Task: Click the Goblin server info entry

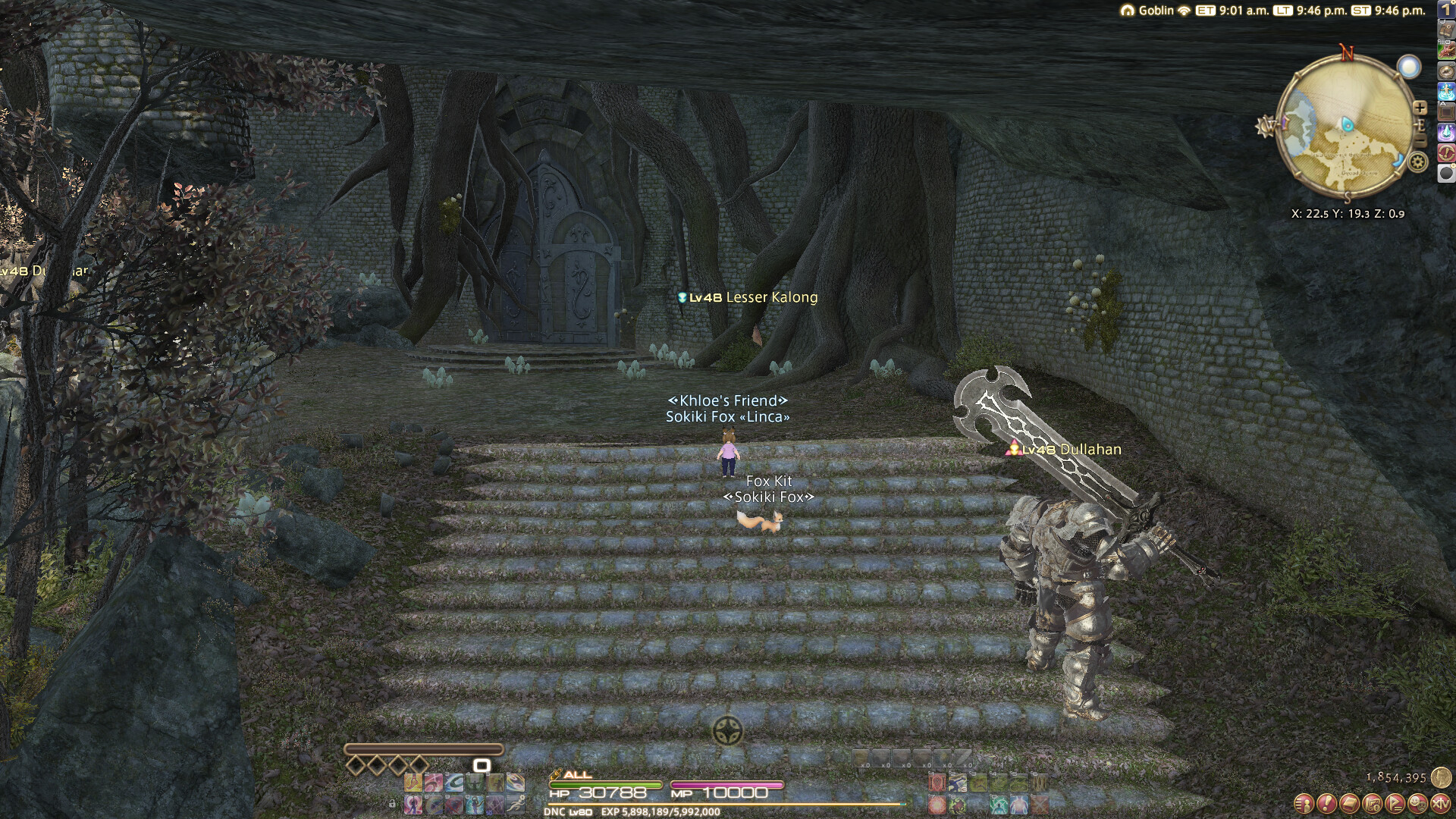Action: tap(1156, 11)
